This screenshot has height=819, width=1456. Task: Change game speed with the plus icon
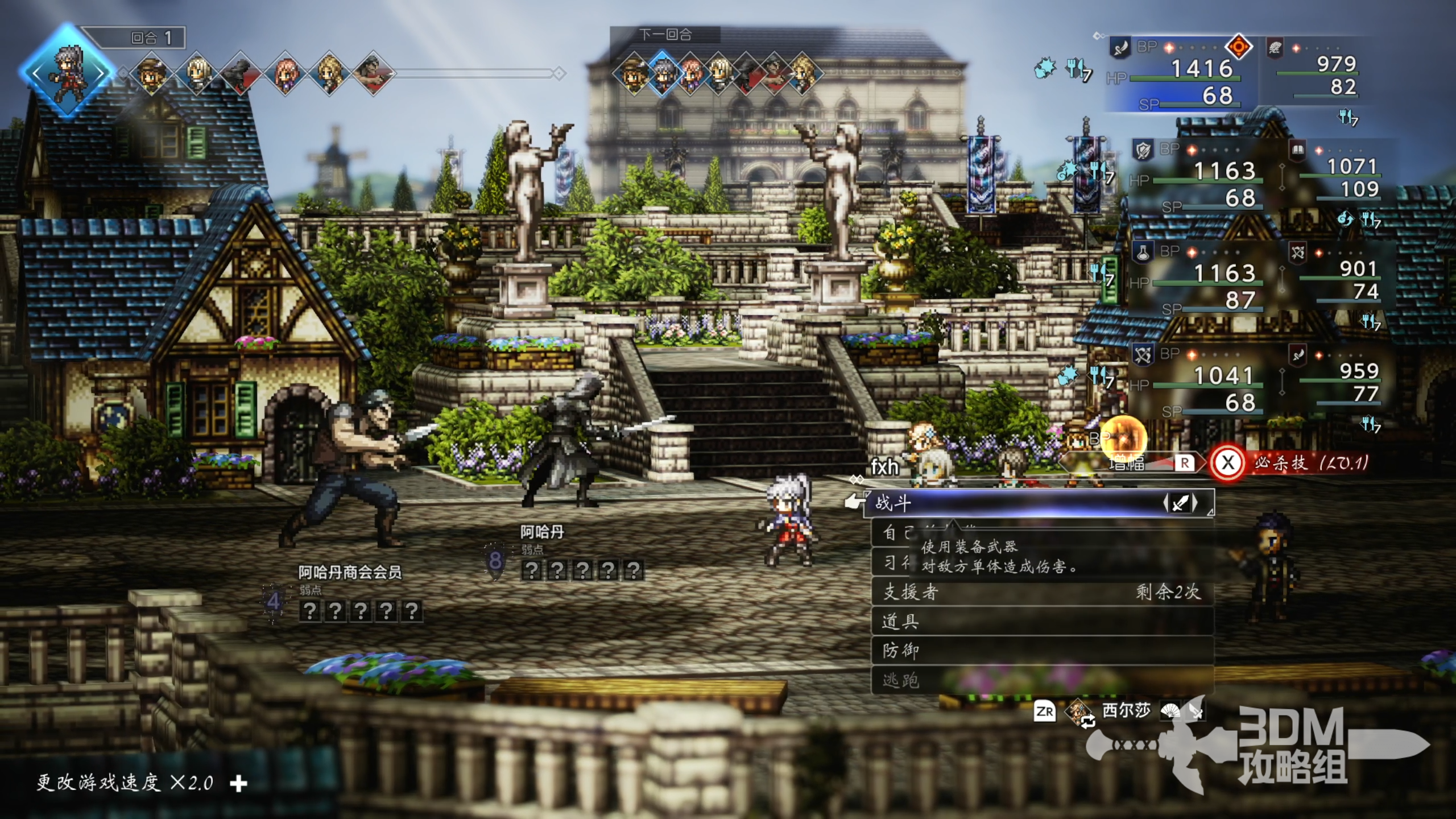(x=239, y=784)
